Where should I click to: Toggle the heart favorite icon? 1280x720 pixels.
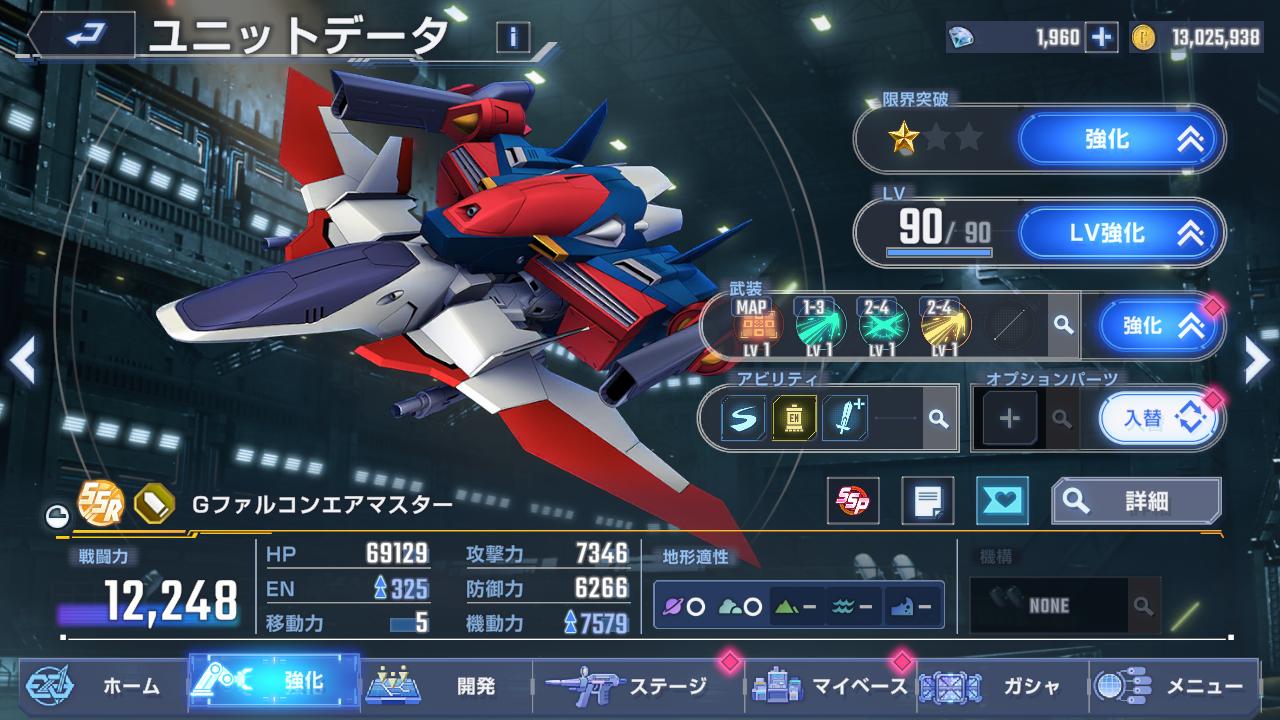(1002, 501)
